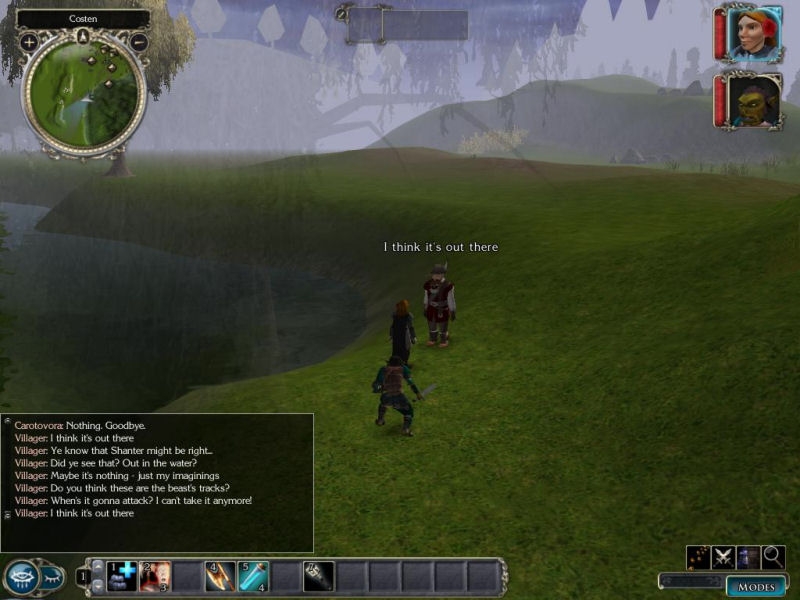
Task: Open the Modes panel
Action: coord(755,587)
